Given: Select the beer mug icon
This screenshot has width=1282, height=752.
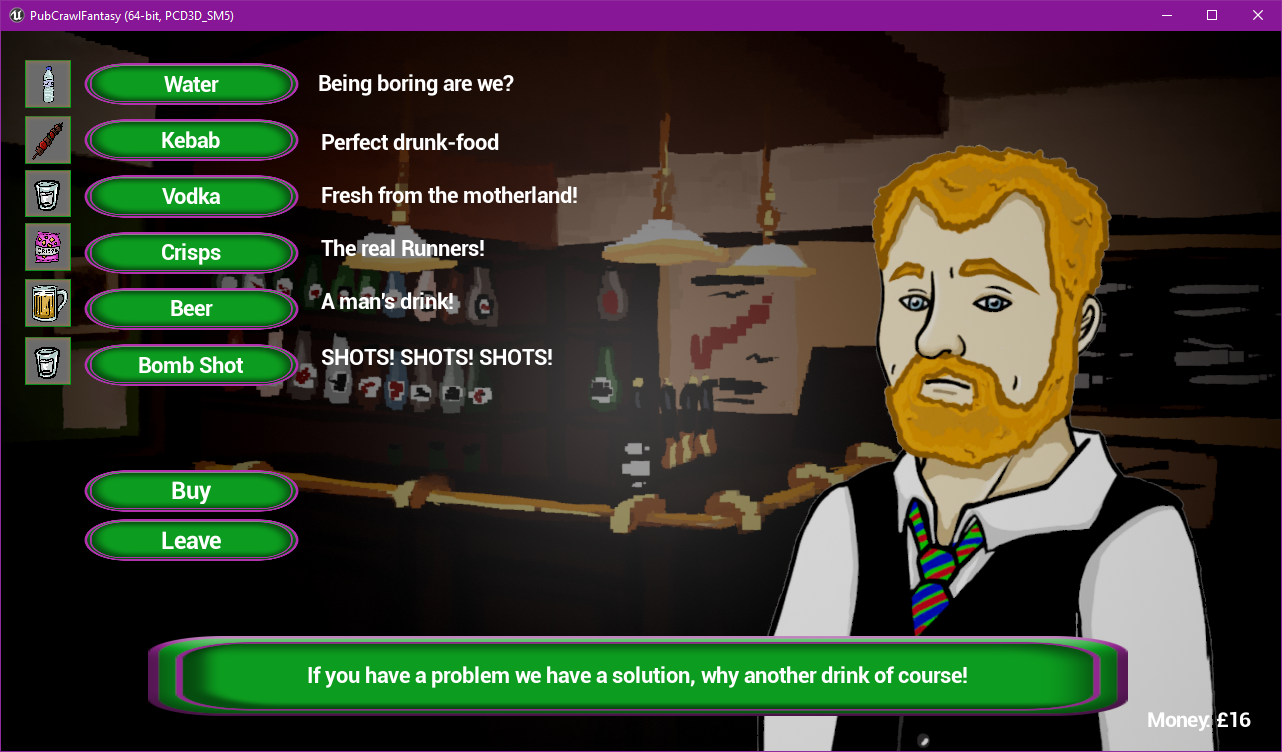Looking at the screenshot, I should [x=47, y=302].
